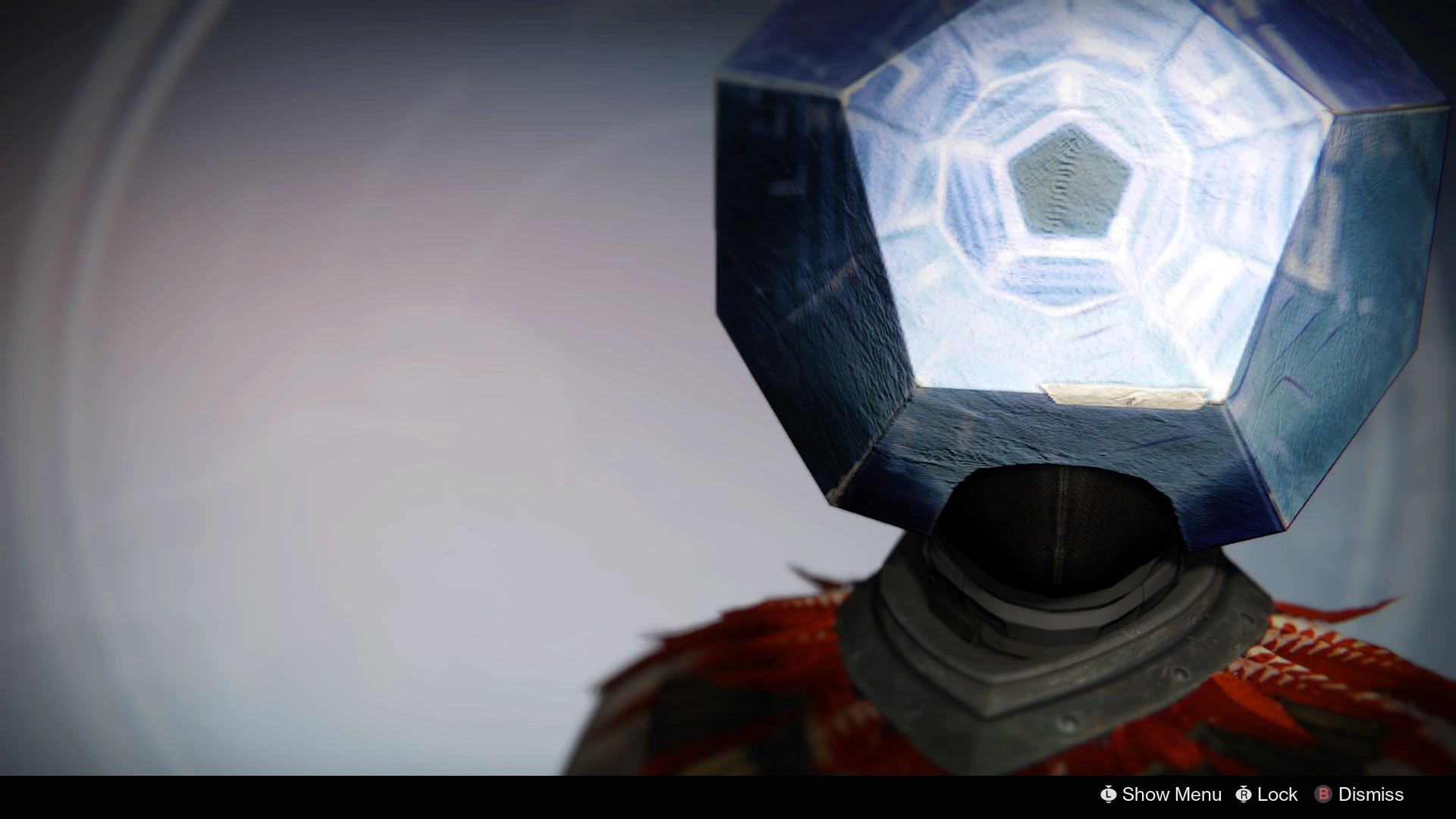This screenshot has width=1456, height=819.
Task: Click the red B button icon
Action: (x=1324, y=795)
